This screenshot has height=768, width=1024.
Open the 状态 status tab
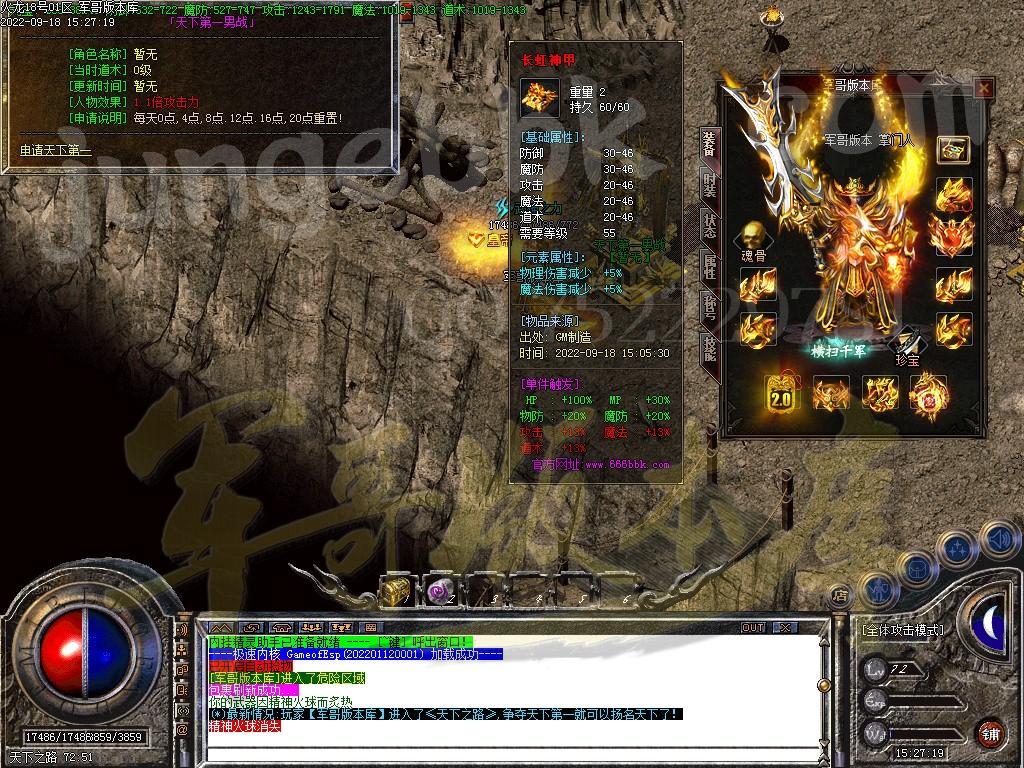709,225
